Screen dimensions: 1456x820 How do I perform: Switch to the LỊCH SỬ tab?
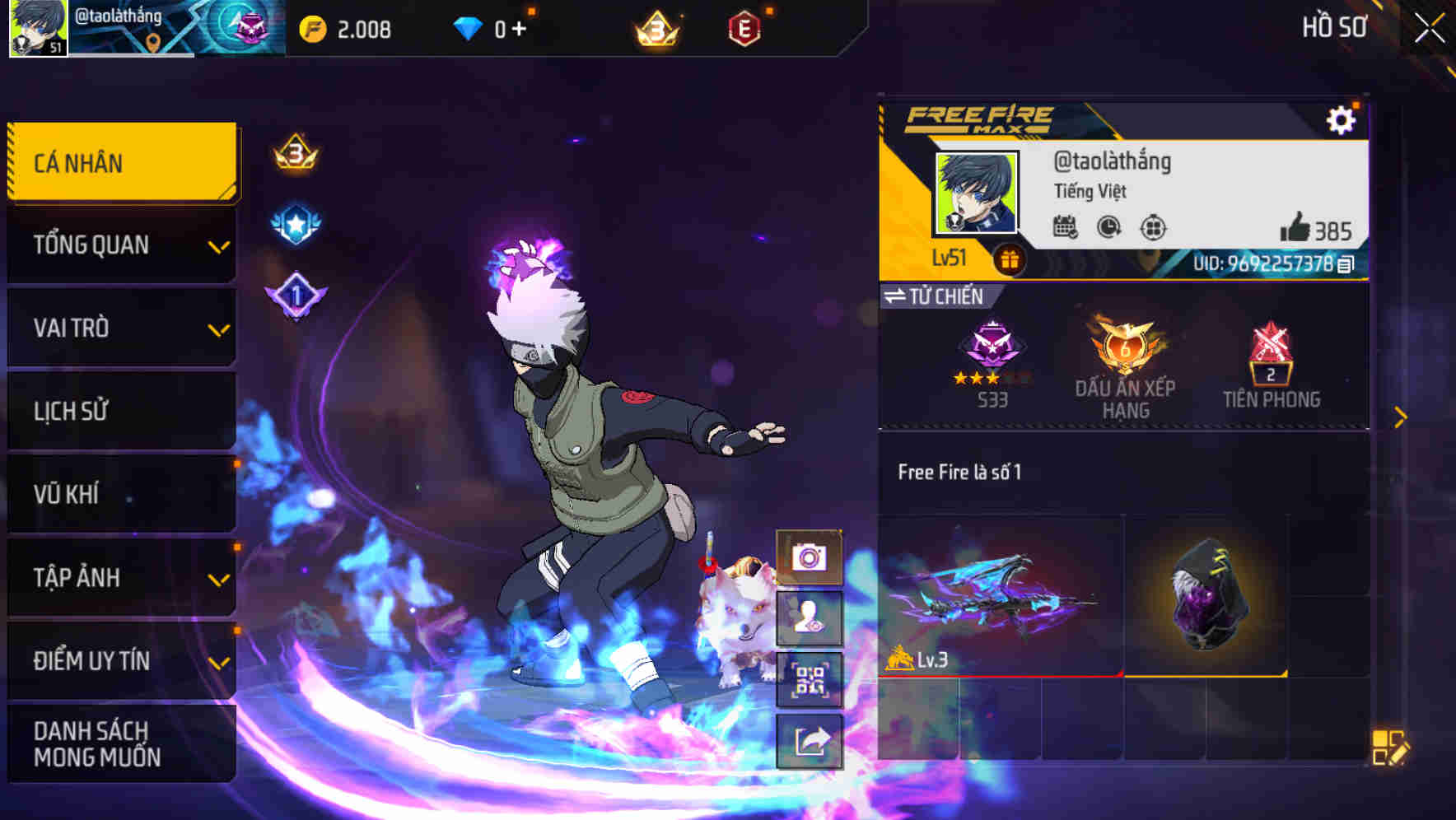coord(120,411)
